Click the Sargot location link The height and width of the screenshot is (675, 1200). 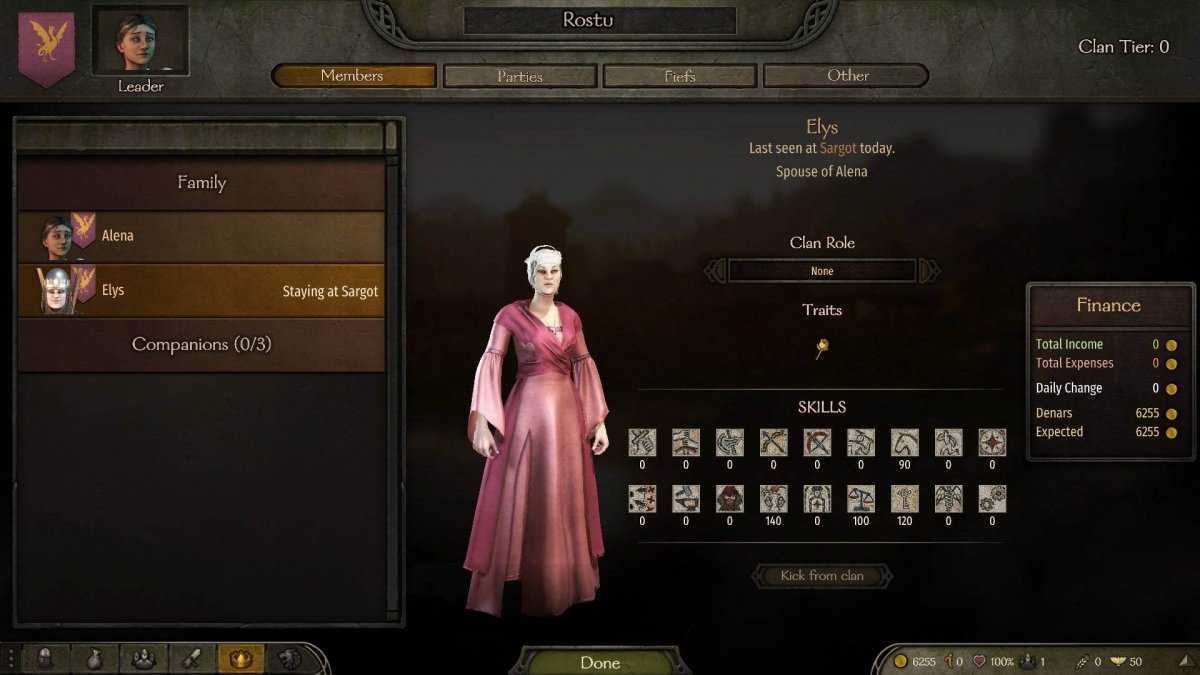[x=838, y=148]
